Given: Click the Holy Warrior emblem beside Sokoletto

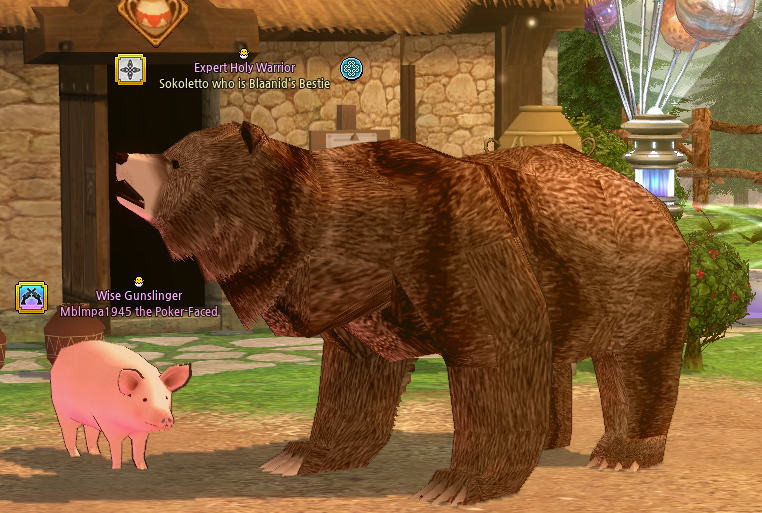Looking at the screenshot, I should 131,69.
